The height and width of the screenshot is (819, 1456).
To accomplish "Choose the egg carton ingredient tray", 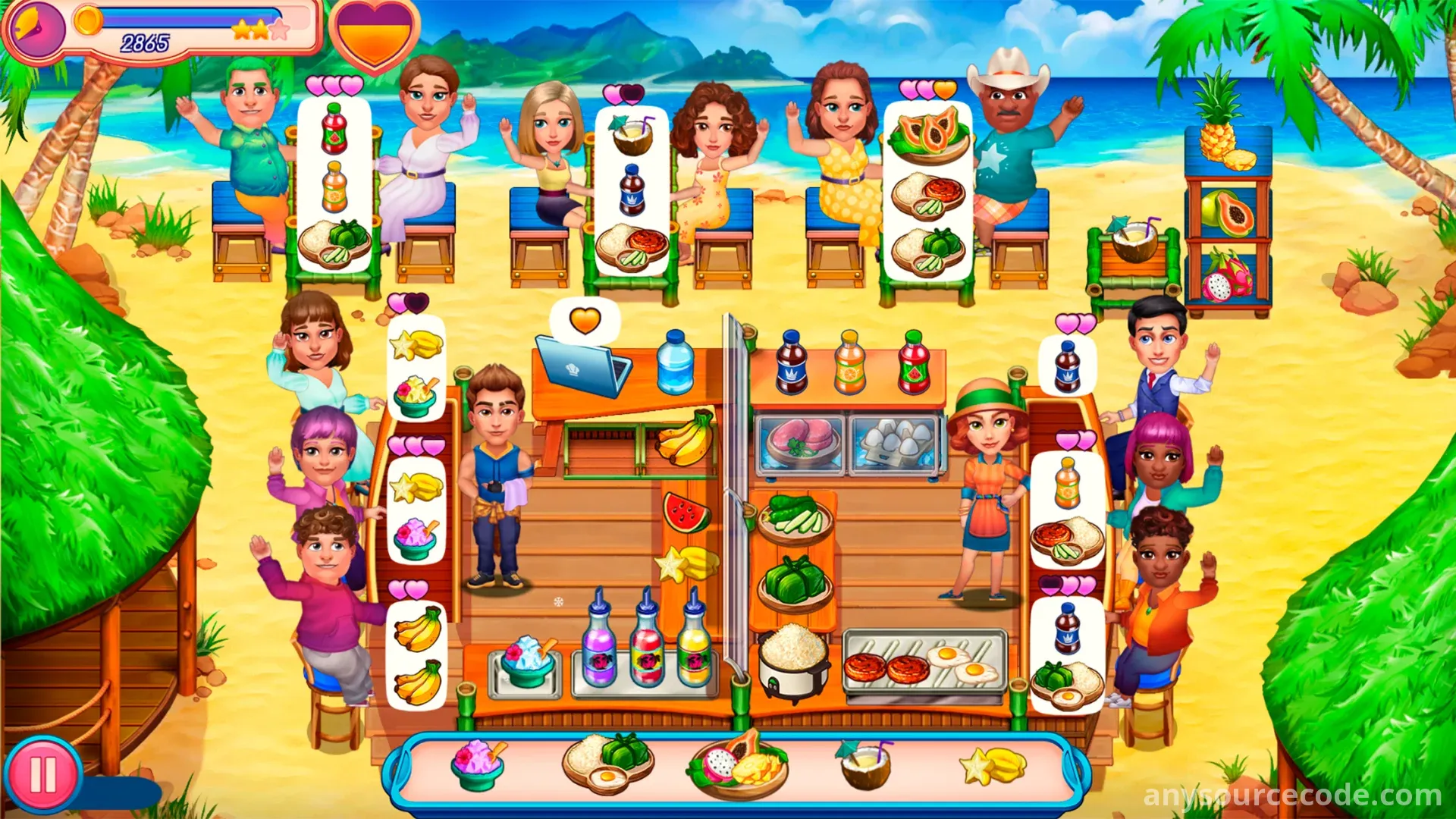I will [896, 443].
